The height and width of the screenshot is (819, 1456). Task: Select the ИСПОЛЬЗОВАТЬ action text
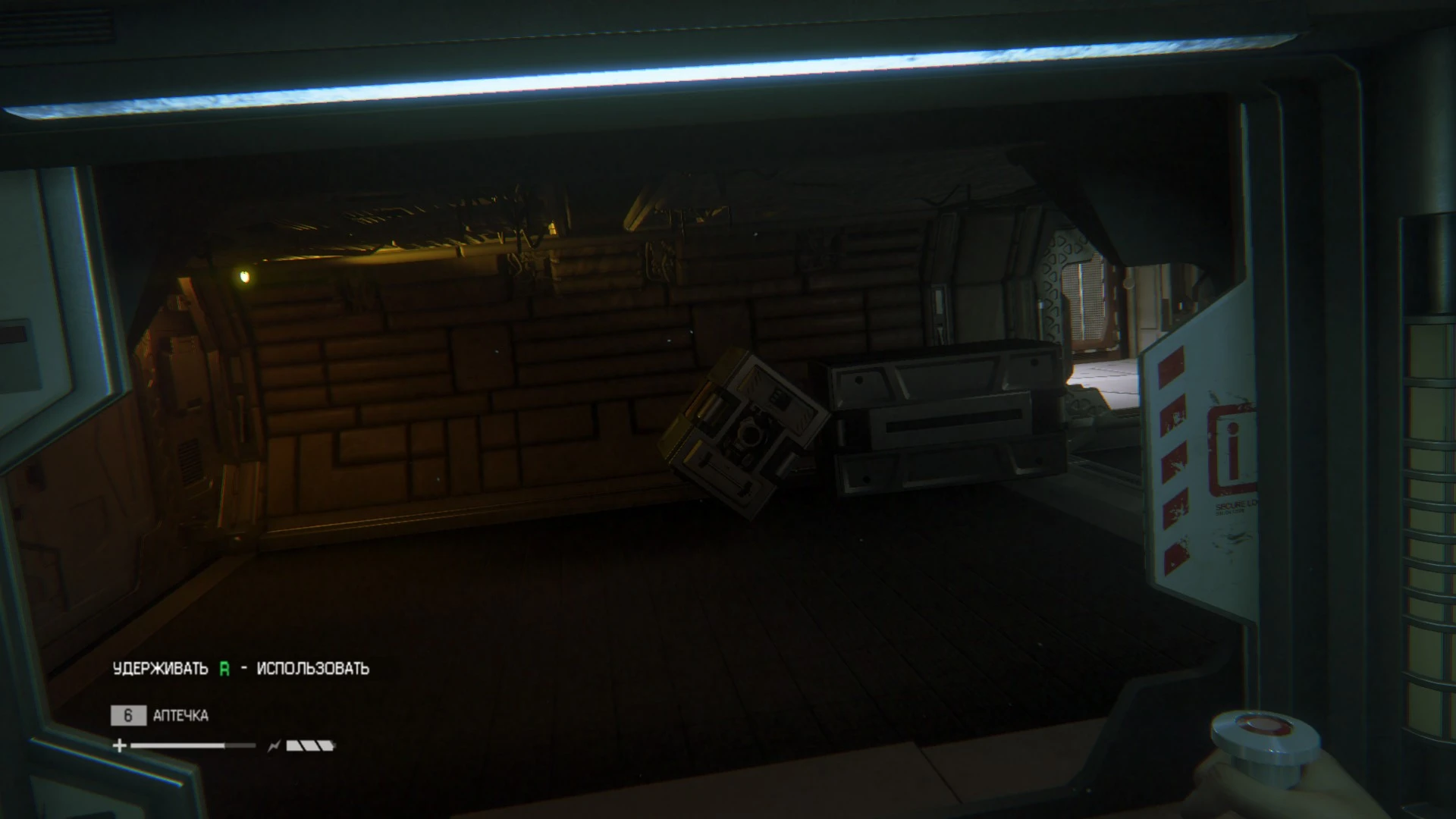click(x=312, y=668)
